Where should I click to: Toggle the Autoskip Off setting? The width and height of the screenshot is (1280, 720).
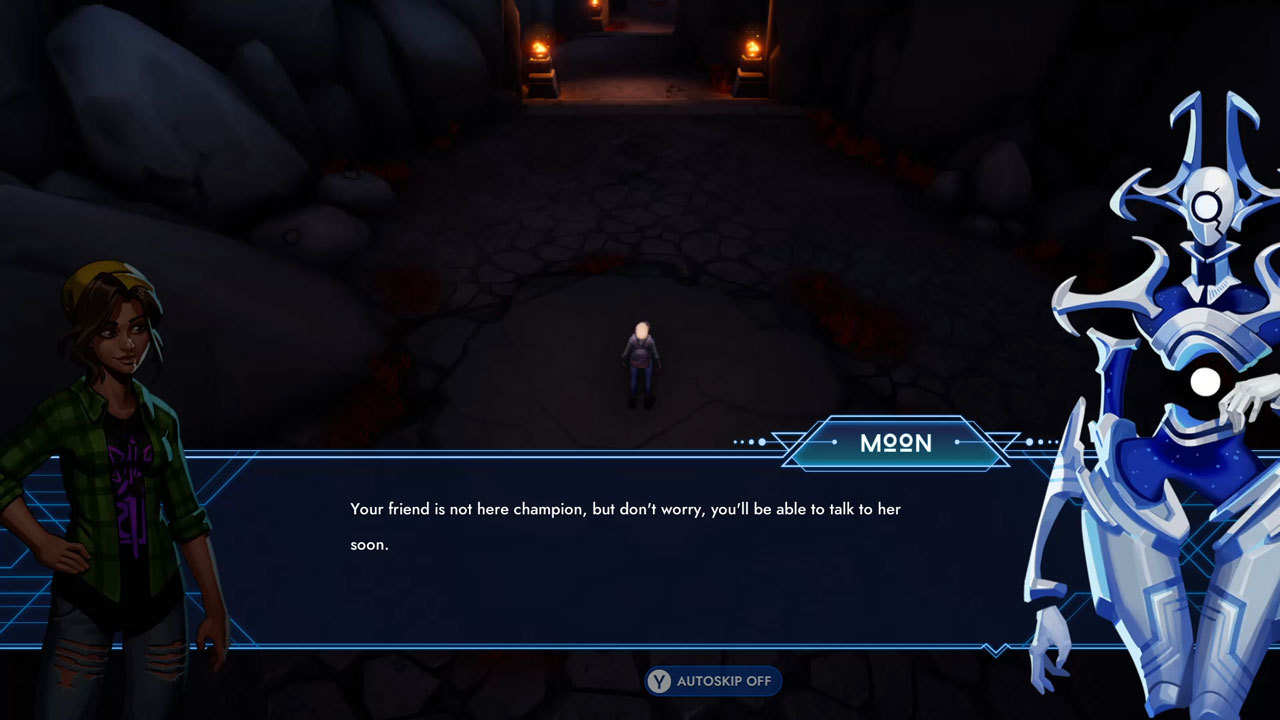pyautogui.click(x=713, y=681)
